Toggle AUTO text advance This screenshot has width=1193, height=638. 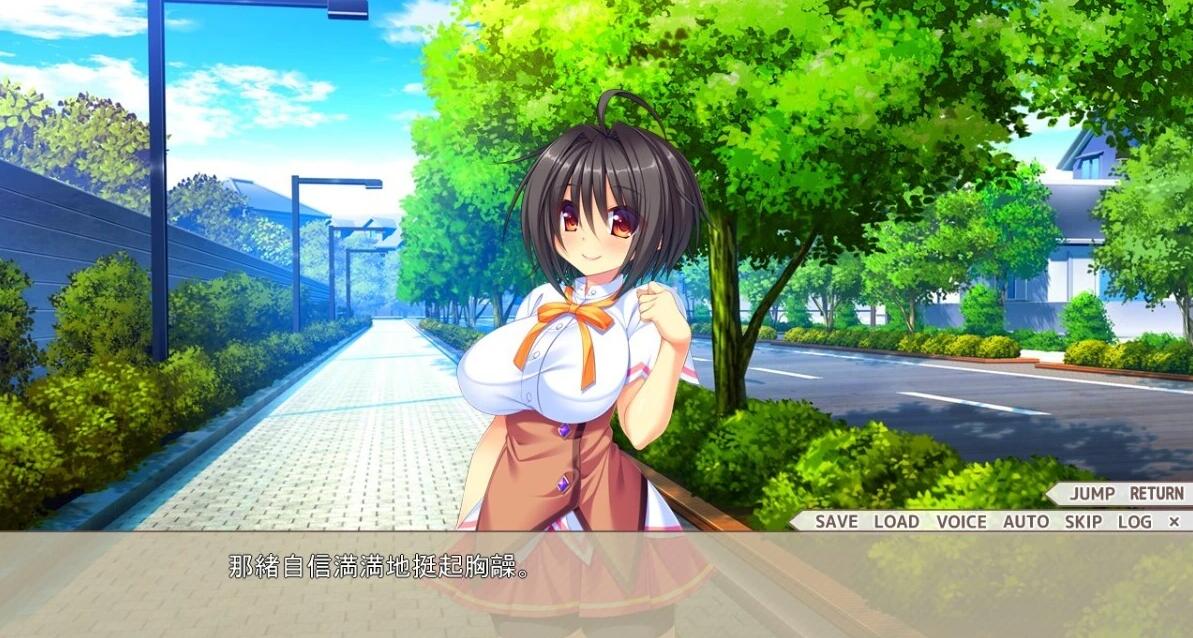pyautogui.click(x=1026, y=521)
